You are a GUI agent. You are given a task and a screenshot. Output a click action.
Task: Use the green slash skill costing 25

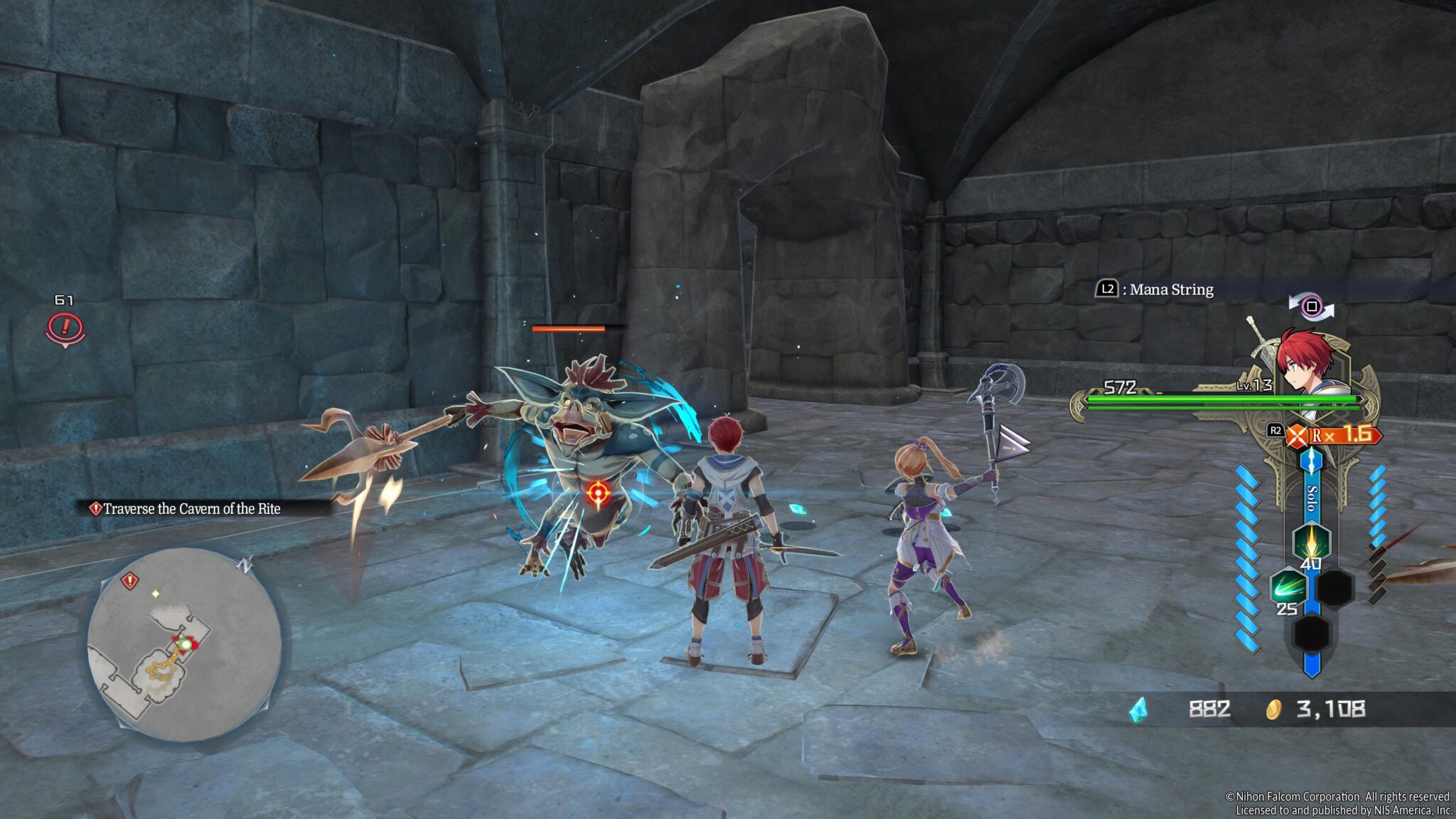coord(1288,587)
